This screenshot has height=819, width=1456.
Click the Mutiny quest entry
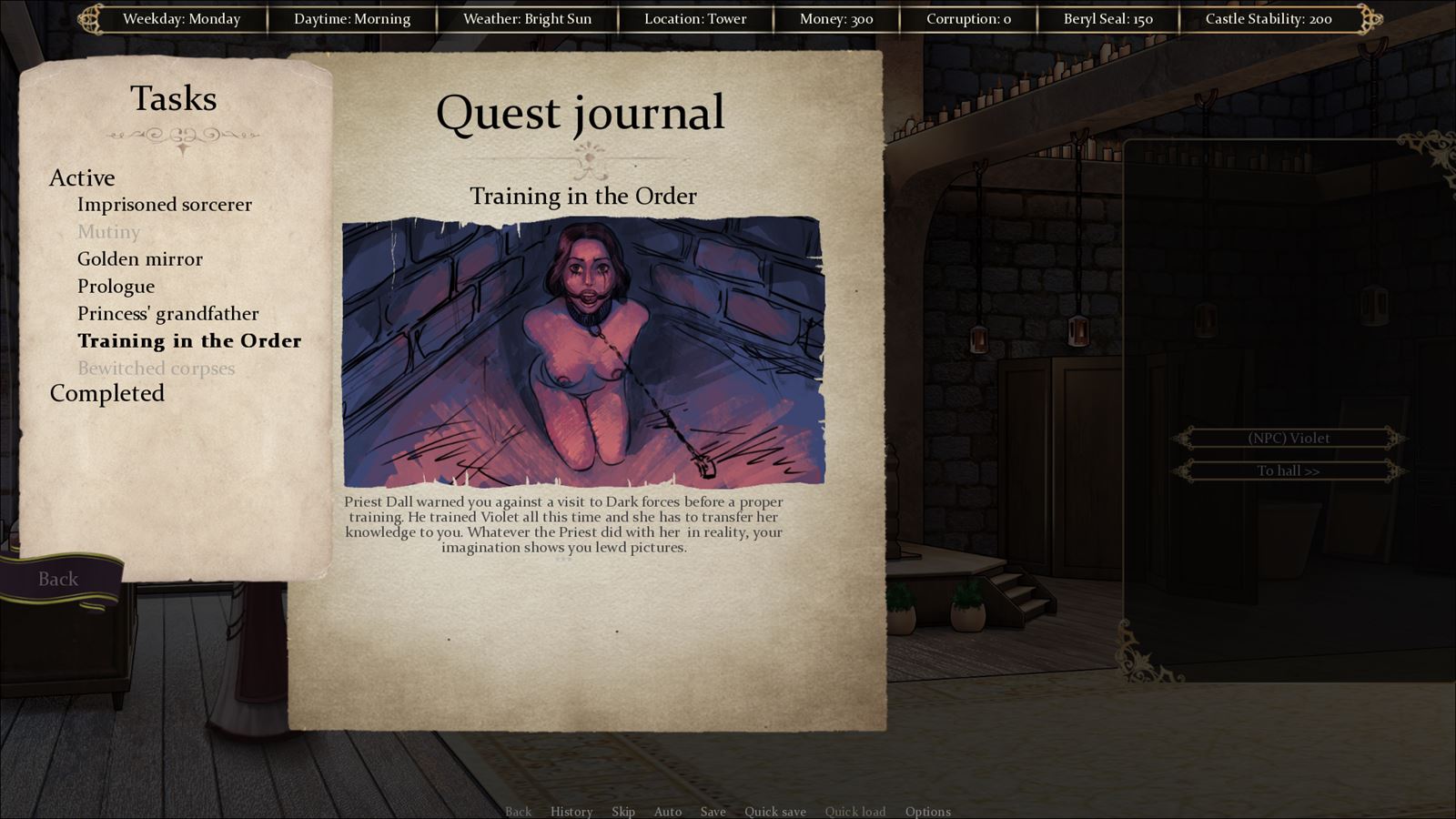coord(108,232)
